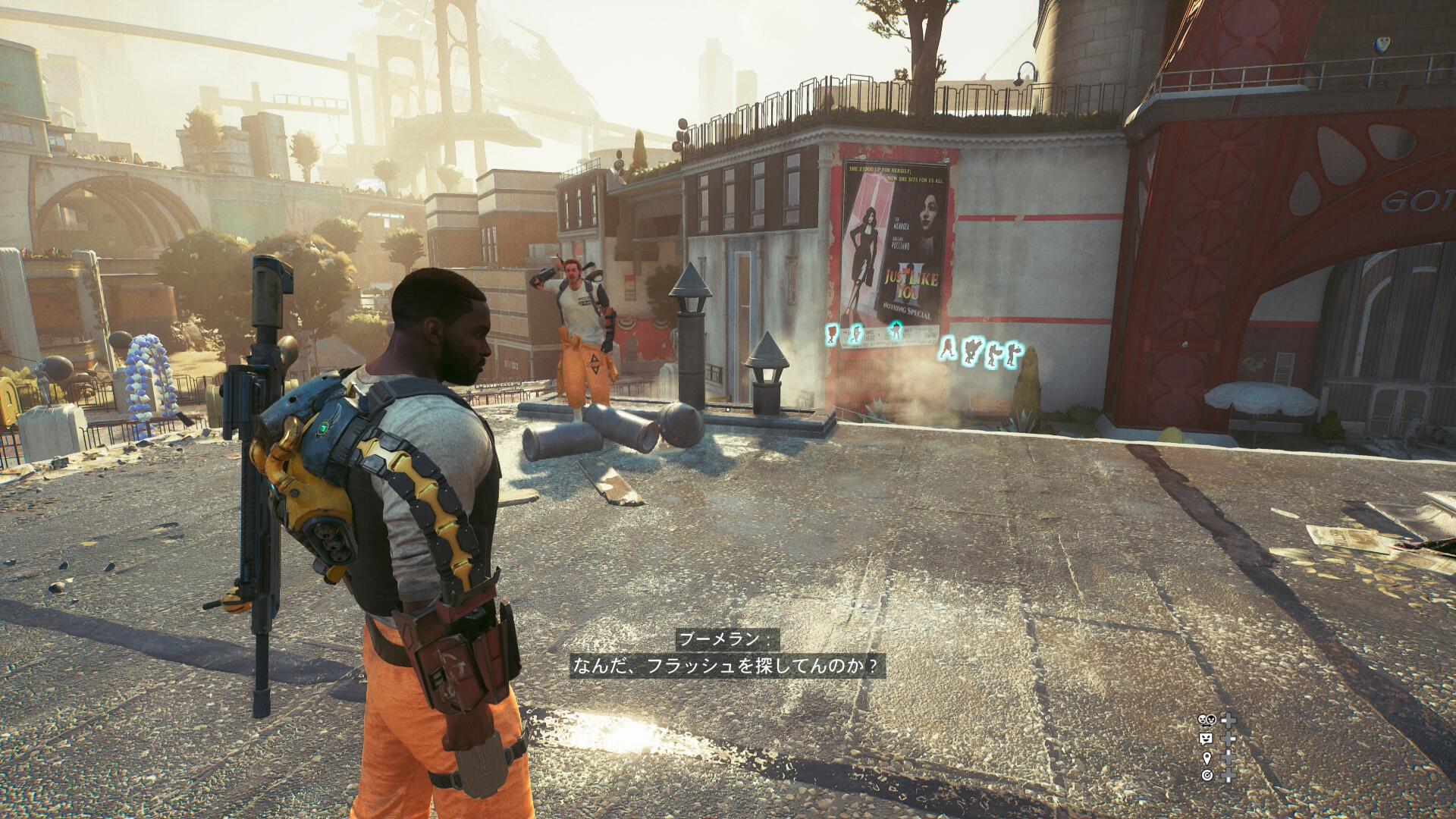Open the grinning speech bubble emote icon
This screenshot has height=819, width=1456.
click(1206, 739)
